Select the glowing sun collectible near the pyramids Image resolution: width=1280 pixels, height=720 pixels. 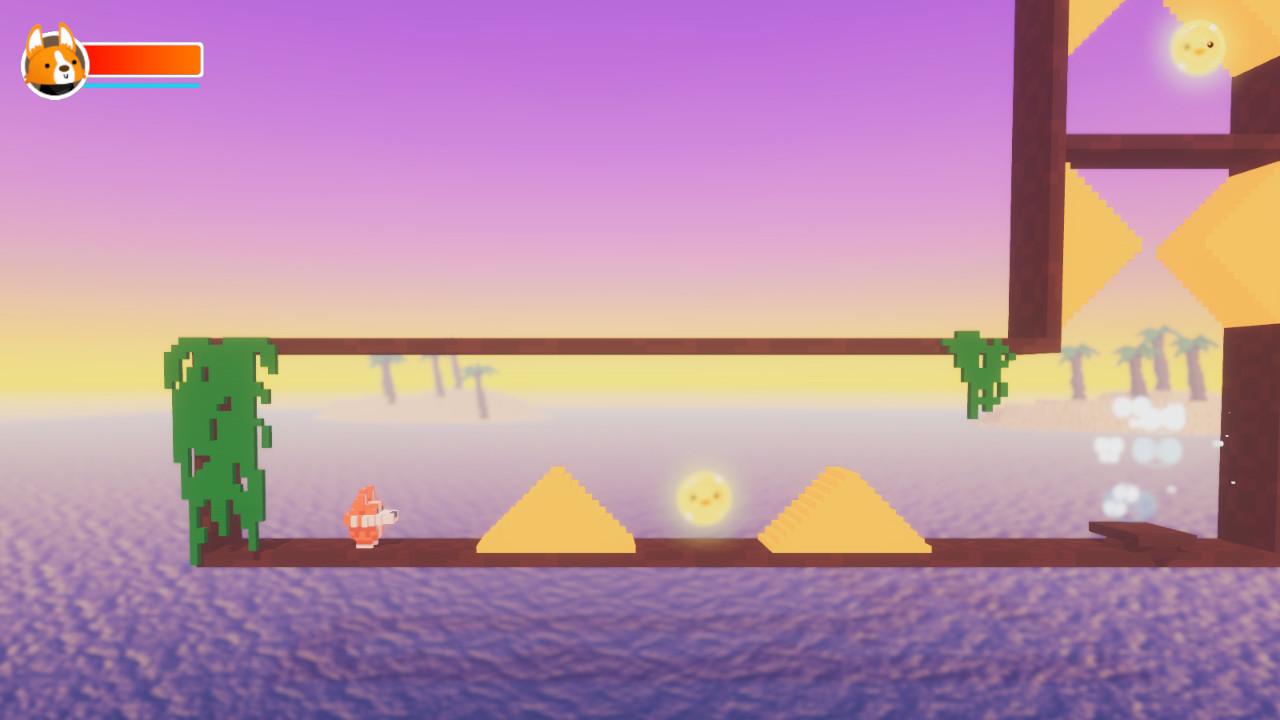click(x=703, y=496)
